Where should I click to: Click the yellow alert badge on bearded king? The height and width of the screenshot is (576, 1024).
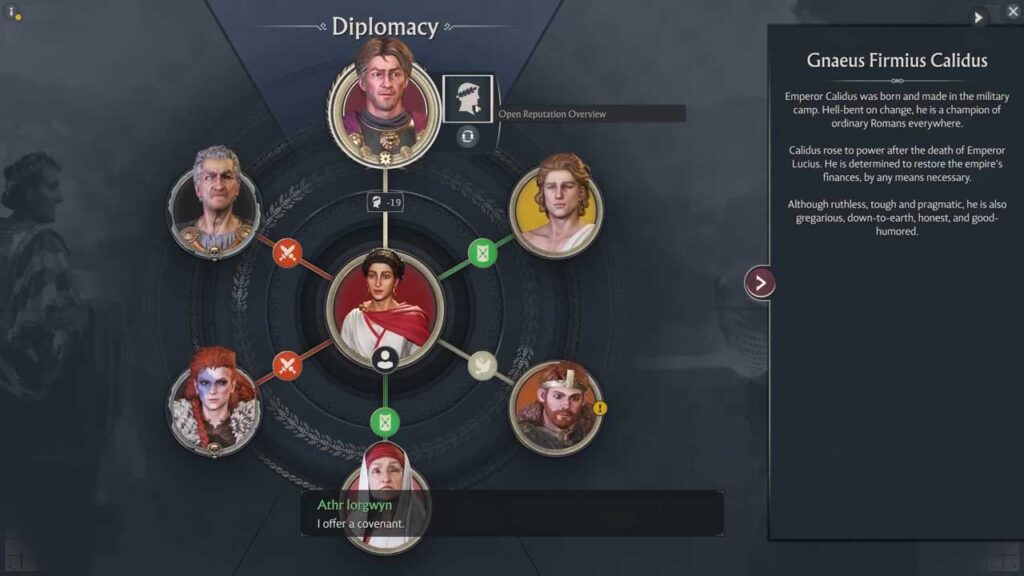[600, 408]
